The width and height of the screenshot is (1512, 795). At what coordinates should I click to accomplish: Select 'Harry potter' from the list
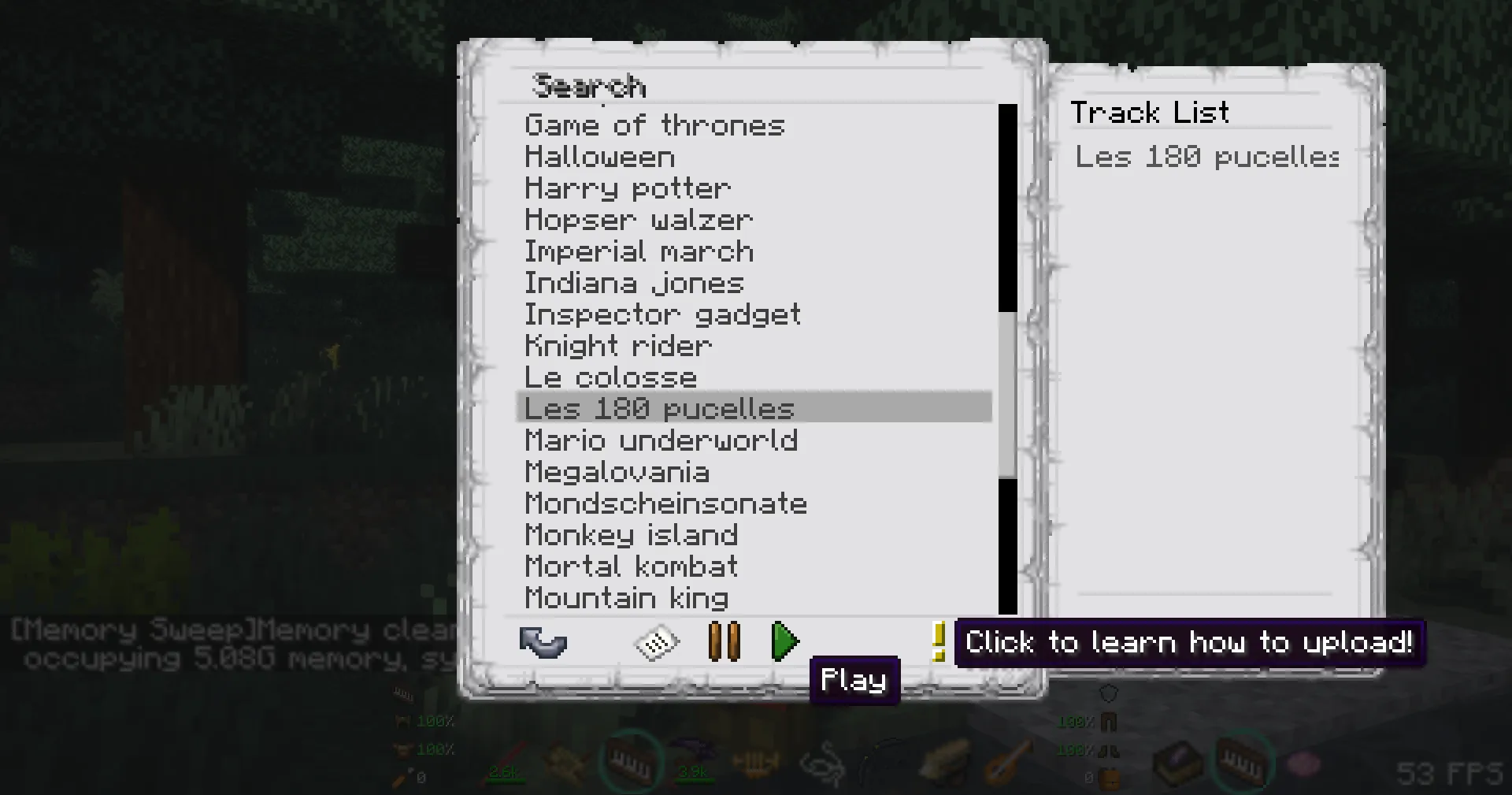(x=628, y=188)
